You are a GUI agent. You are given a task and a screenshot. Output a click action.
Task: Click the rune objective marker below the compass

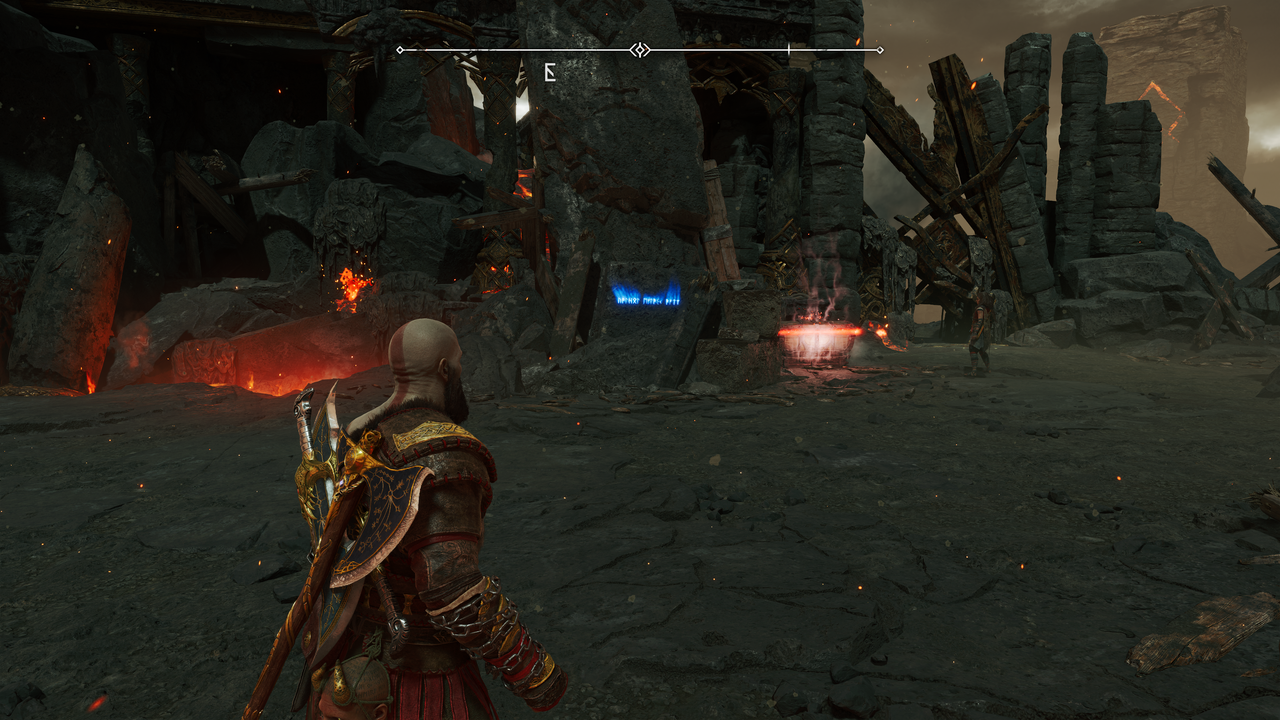[550, 72]
